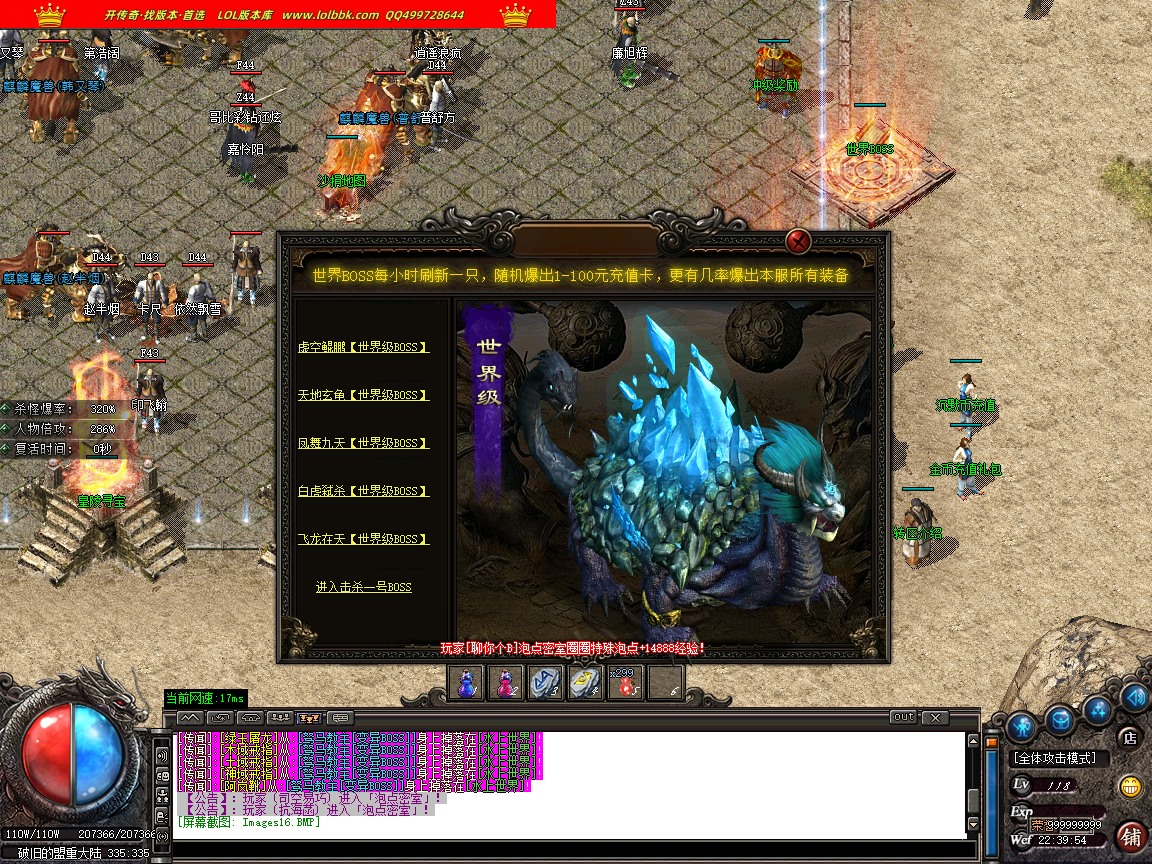Open the character warrior icon panel

click(x=1020, y=724)
